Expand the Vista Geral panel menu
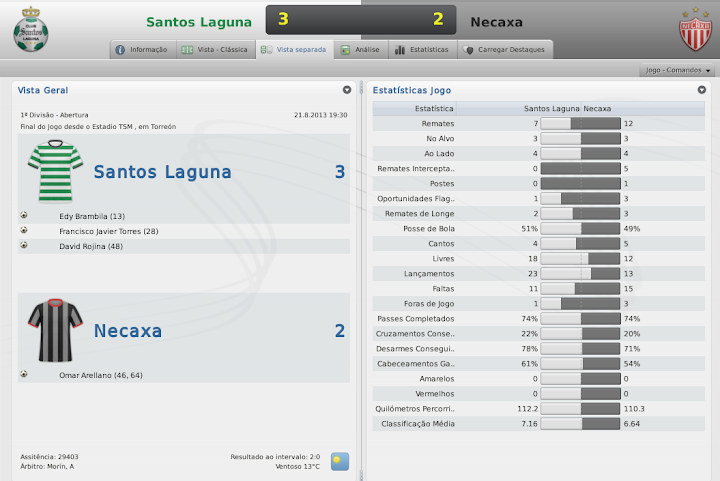This screenshot has height=481, width=720. click(347, 90)
